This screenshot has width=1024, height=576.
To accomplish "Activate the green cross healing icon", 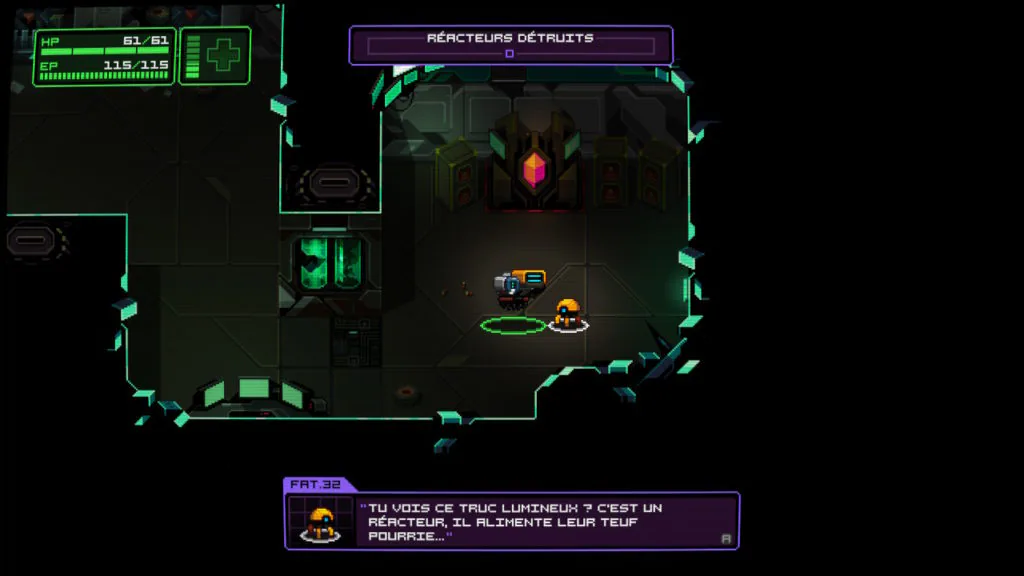I will point(223,55).
